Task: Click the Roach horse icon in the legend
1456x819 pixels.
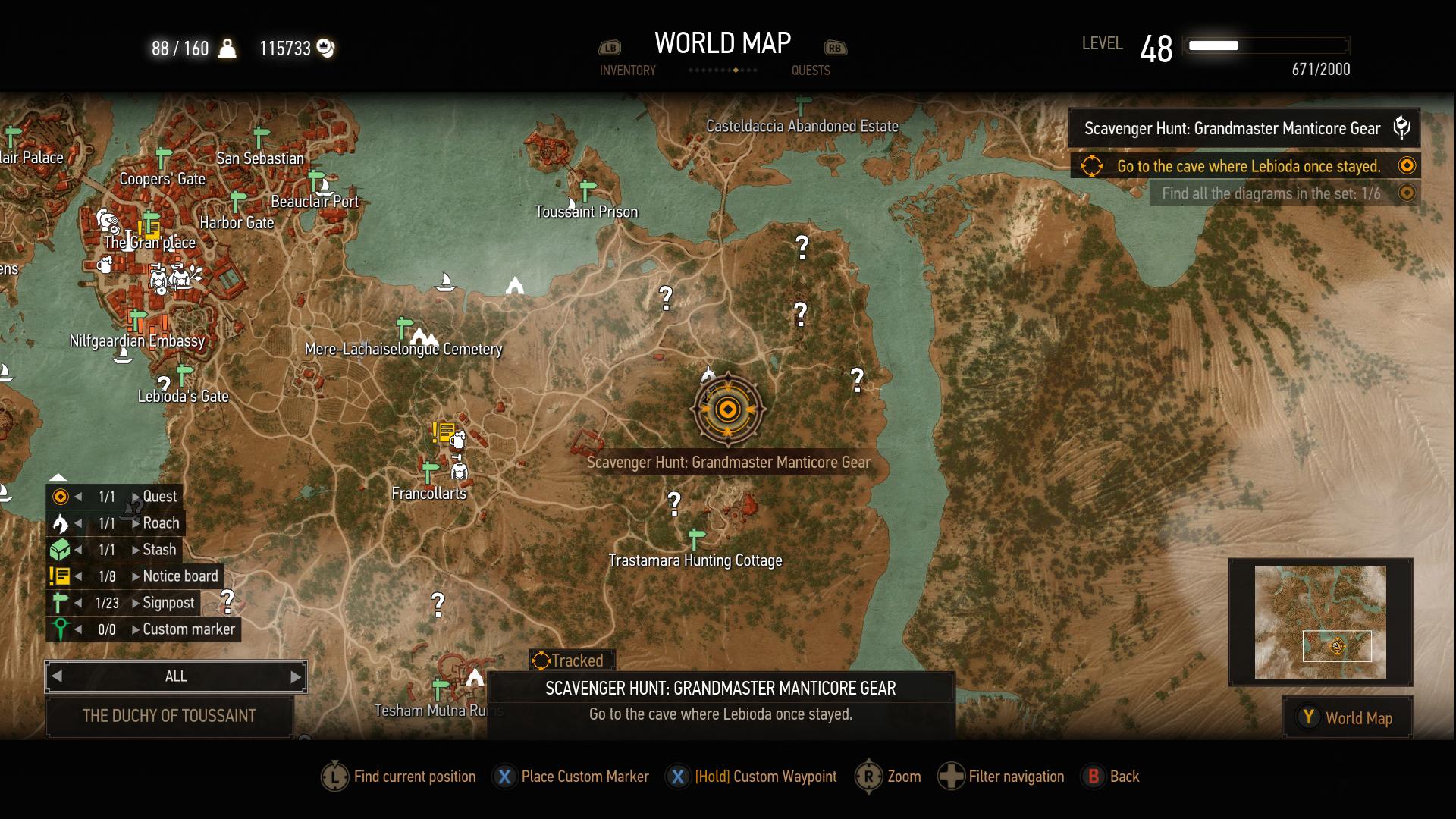Action: [60, 522]
